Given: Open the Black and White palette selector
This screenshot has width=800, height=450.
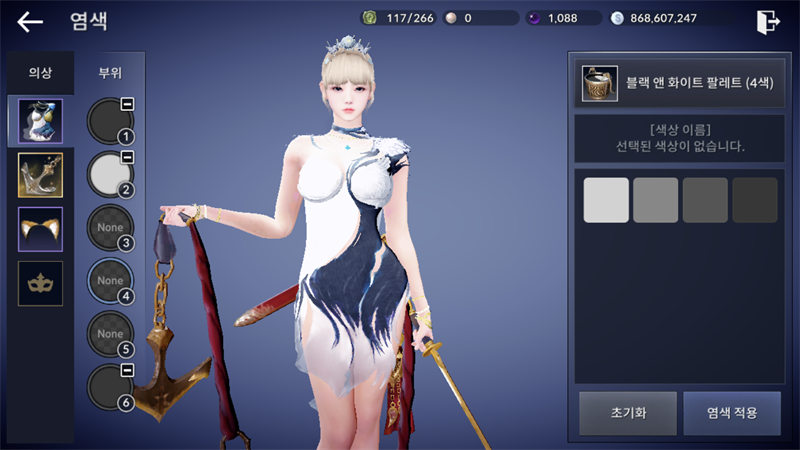Looking at the screenshot, I should [678, 84].
